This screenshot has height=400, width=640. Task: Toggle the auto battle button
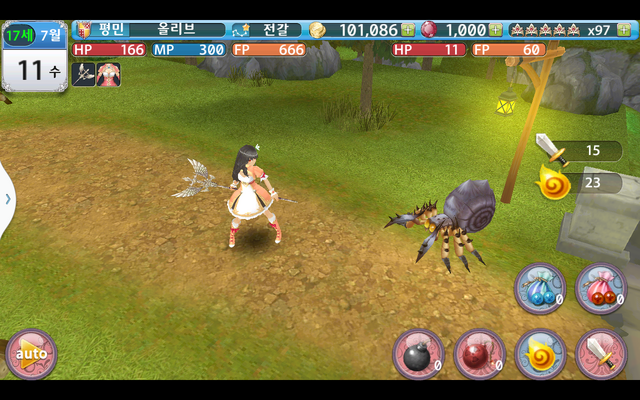pos(31,353)
